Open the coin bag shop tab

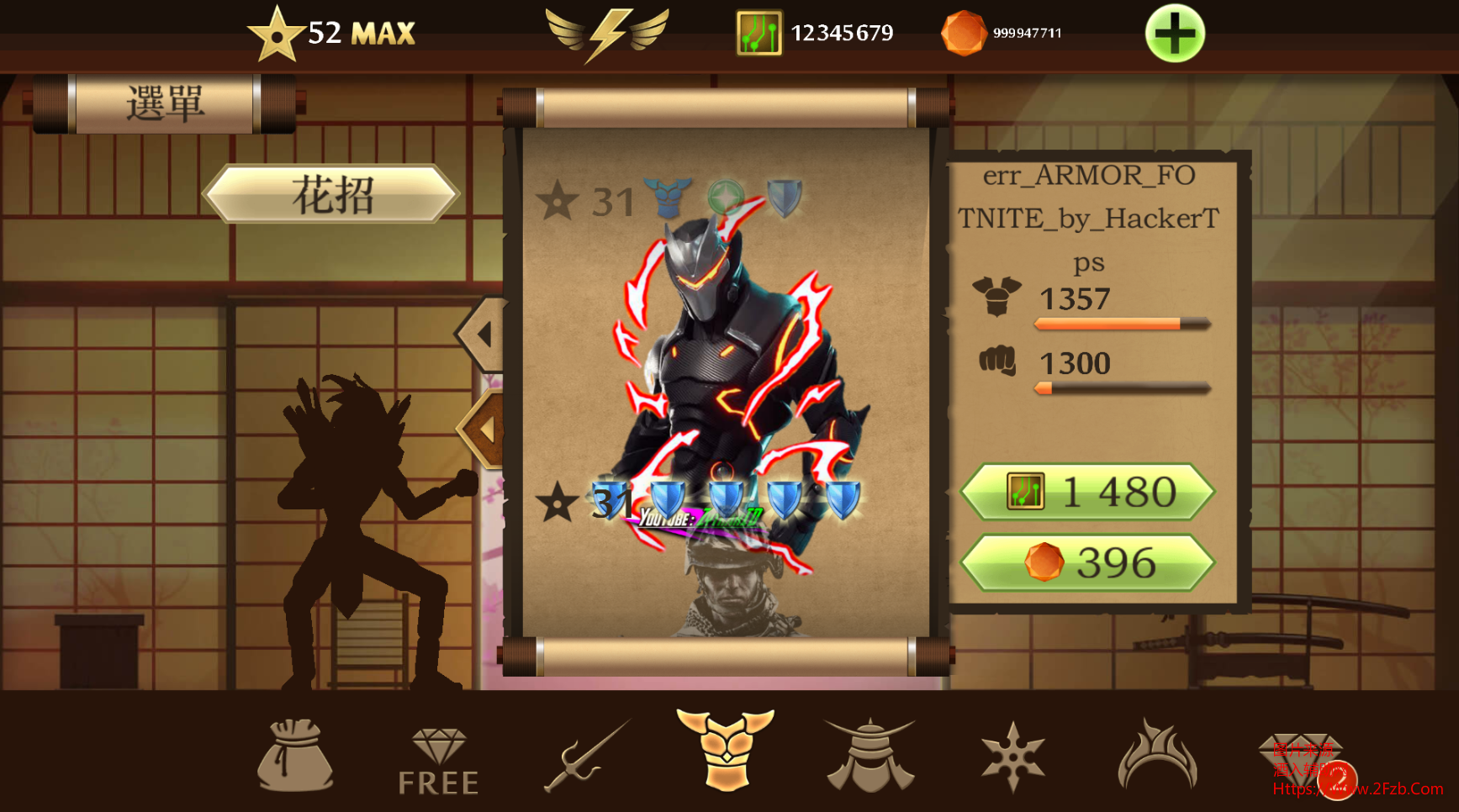294,755
